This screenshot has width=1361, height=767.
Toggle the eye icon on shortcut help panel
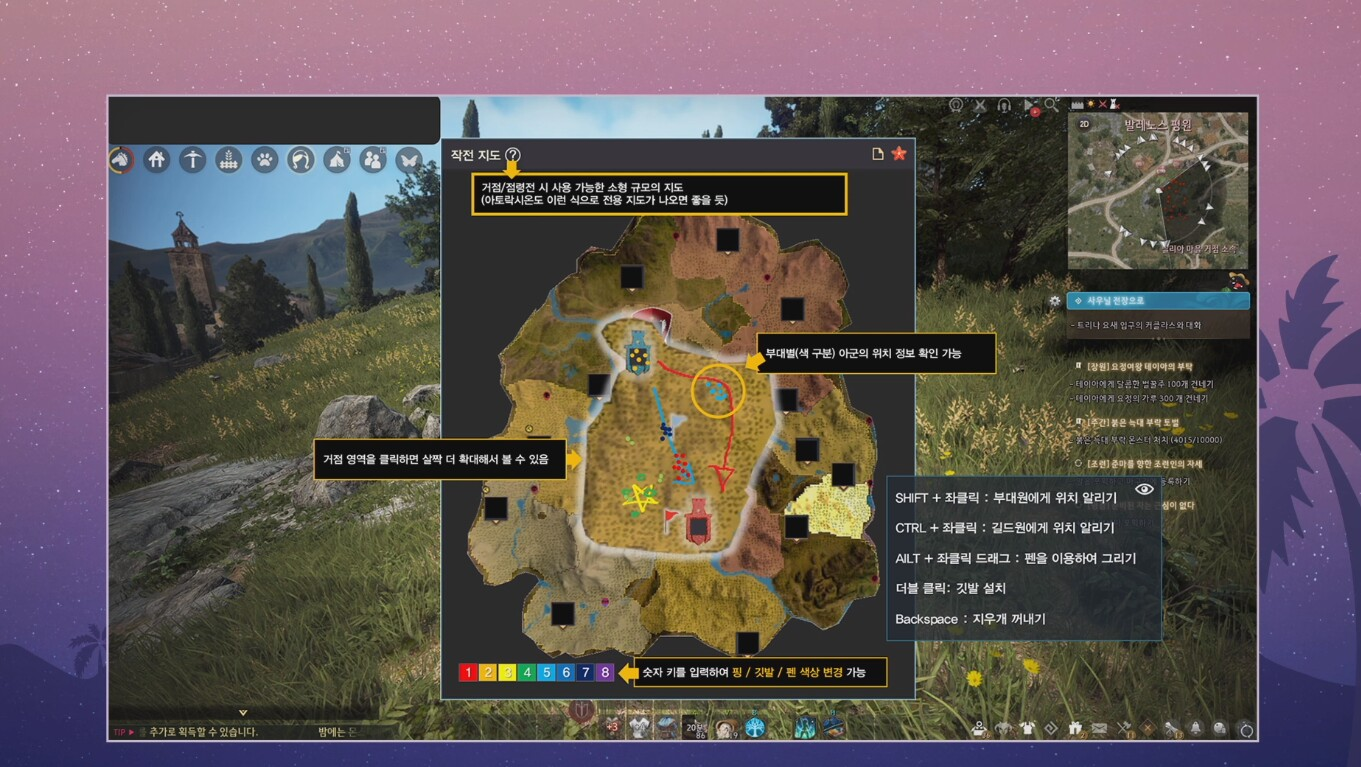tap(1144, 489)
